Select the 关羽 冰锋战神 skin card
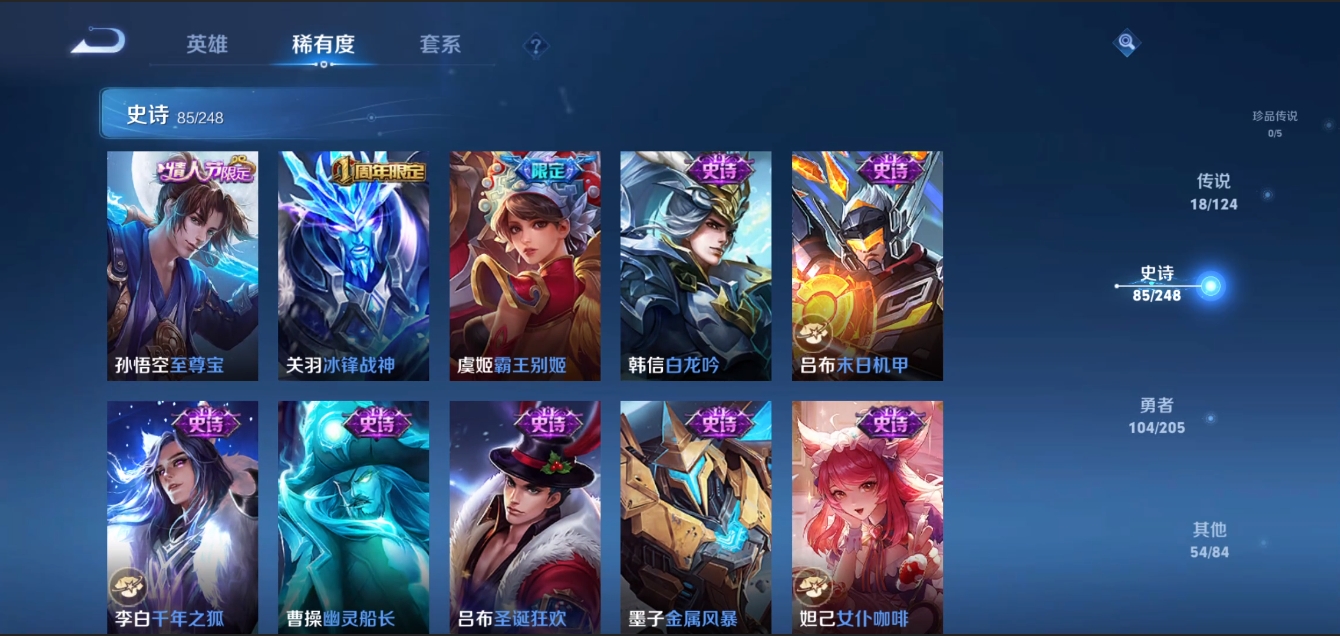Screen dimensions: 1340x636 [353, 266]
